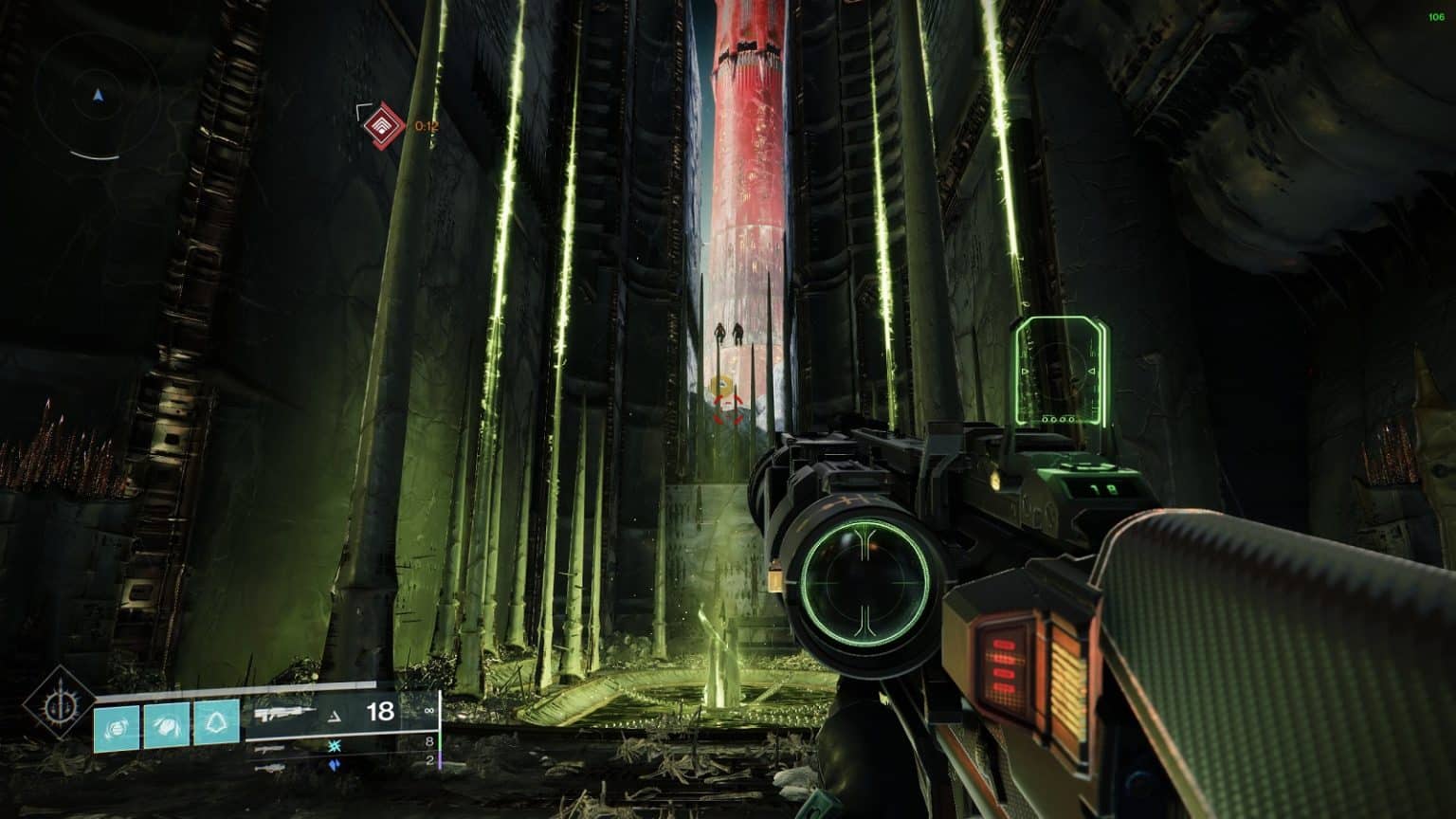Trigger the melee fist ability icon
Screen dimensions: 1456x819
pos(167,726)
